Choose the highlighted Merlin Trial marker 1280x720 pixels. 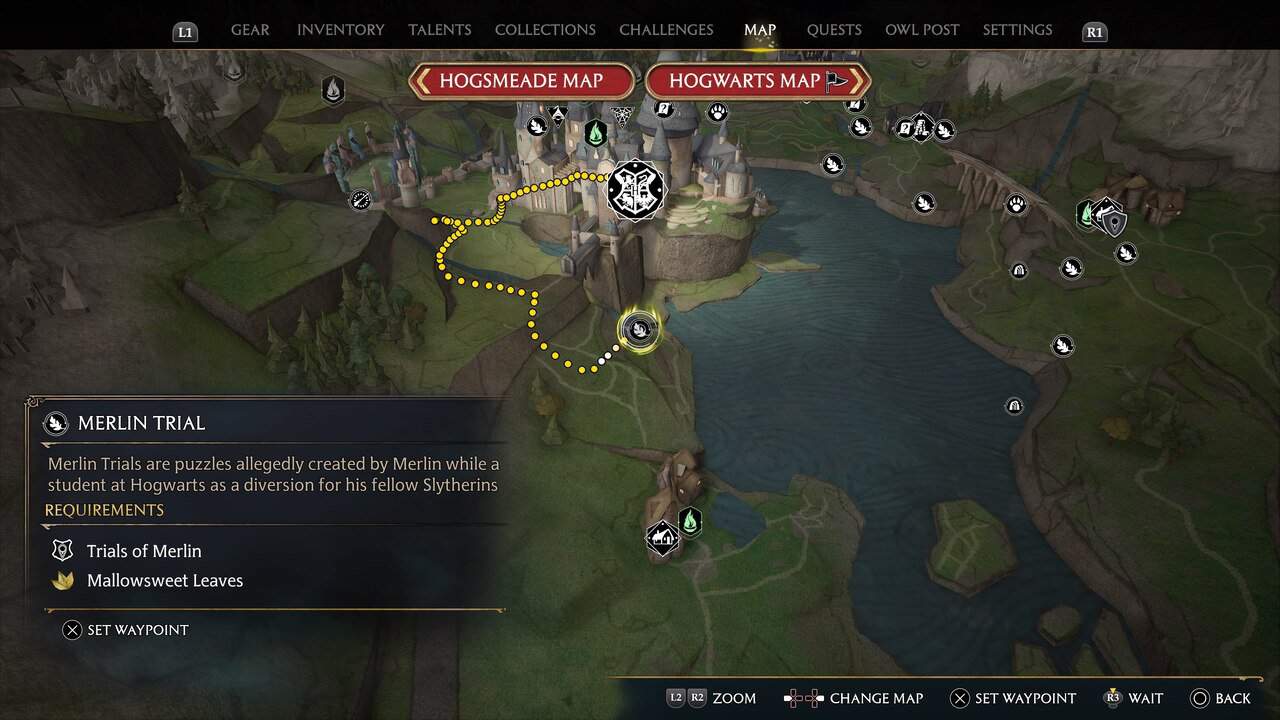point(638,329)
